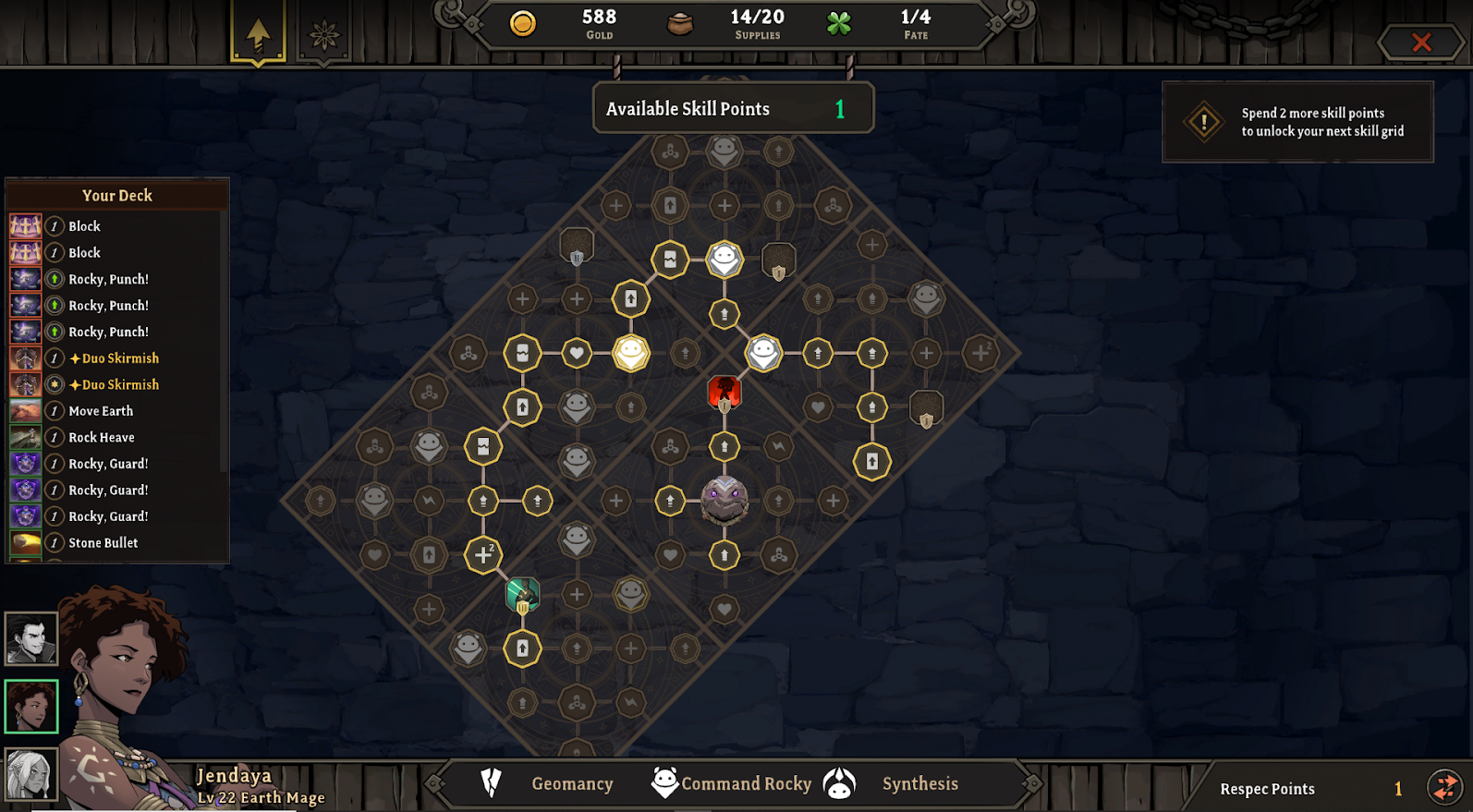Switch to Command Rocky skills
This screenshot has height=812, width=1473.
(746, 783)
